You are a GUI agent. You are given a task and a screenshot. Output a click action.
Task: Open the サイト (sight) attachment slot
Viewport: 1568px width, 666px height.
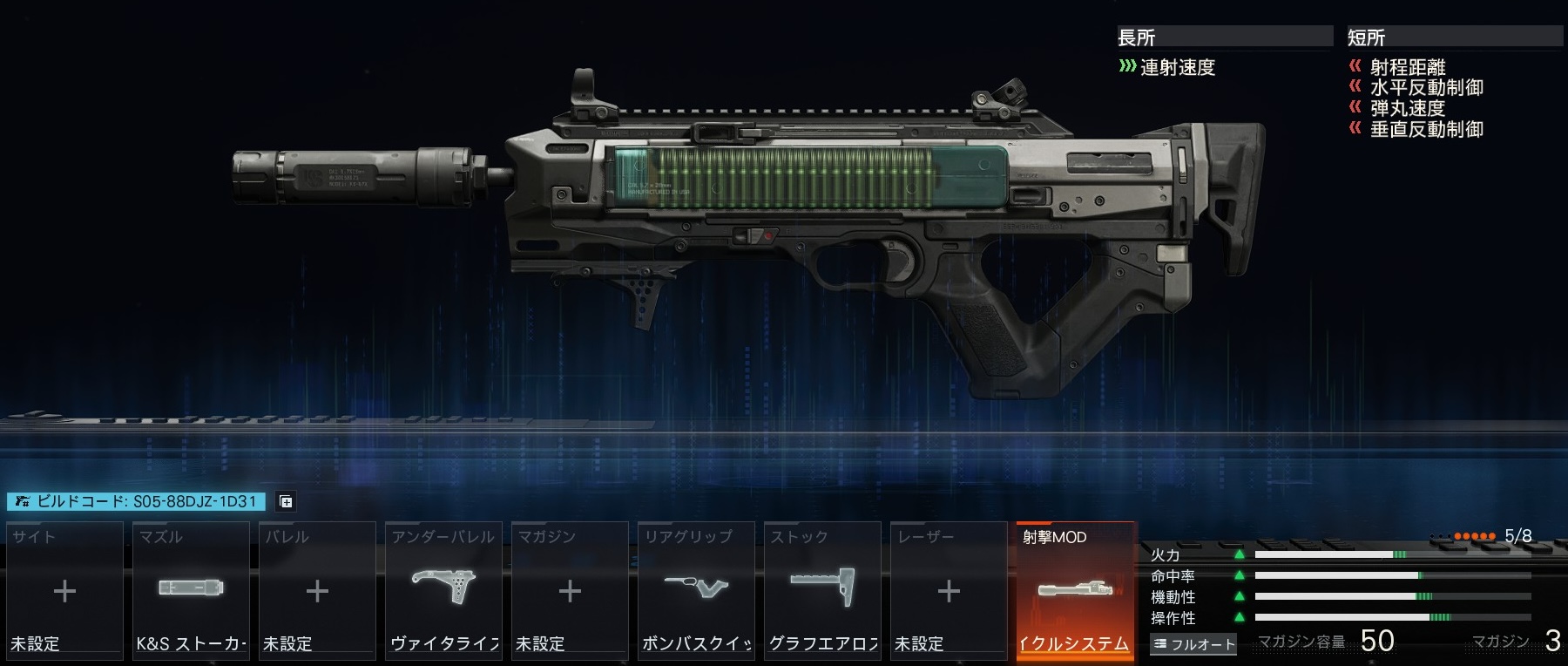tap(64, 590)
